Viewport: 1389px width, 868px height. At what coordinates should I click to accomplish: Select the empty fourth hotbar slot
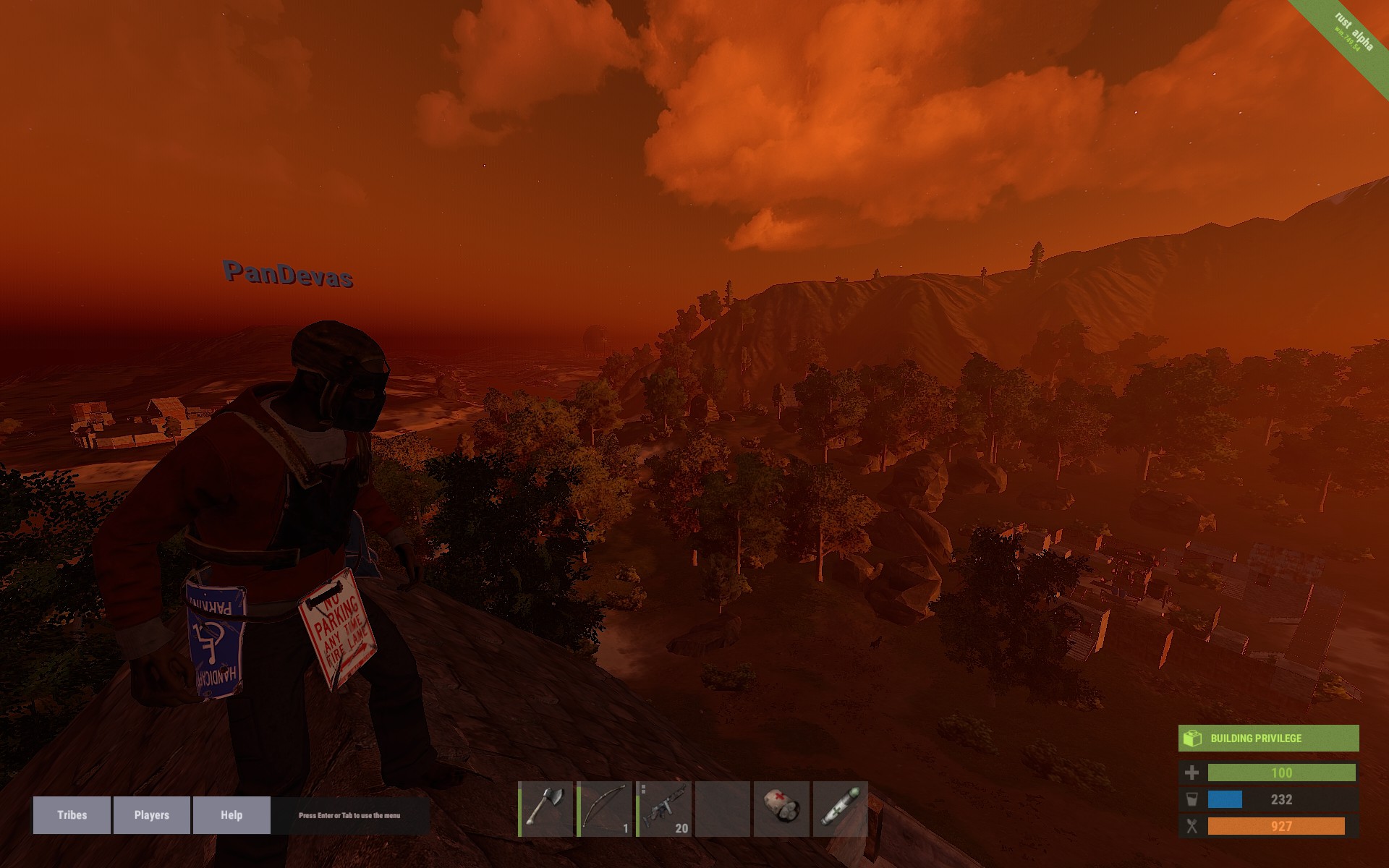click(x=723, y=809)
